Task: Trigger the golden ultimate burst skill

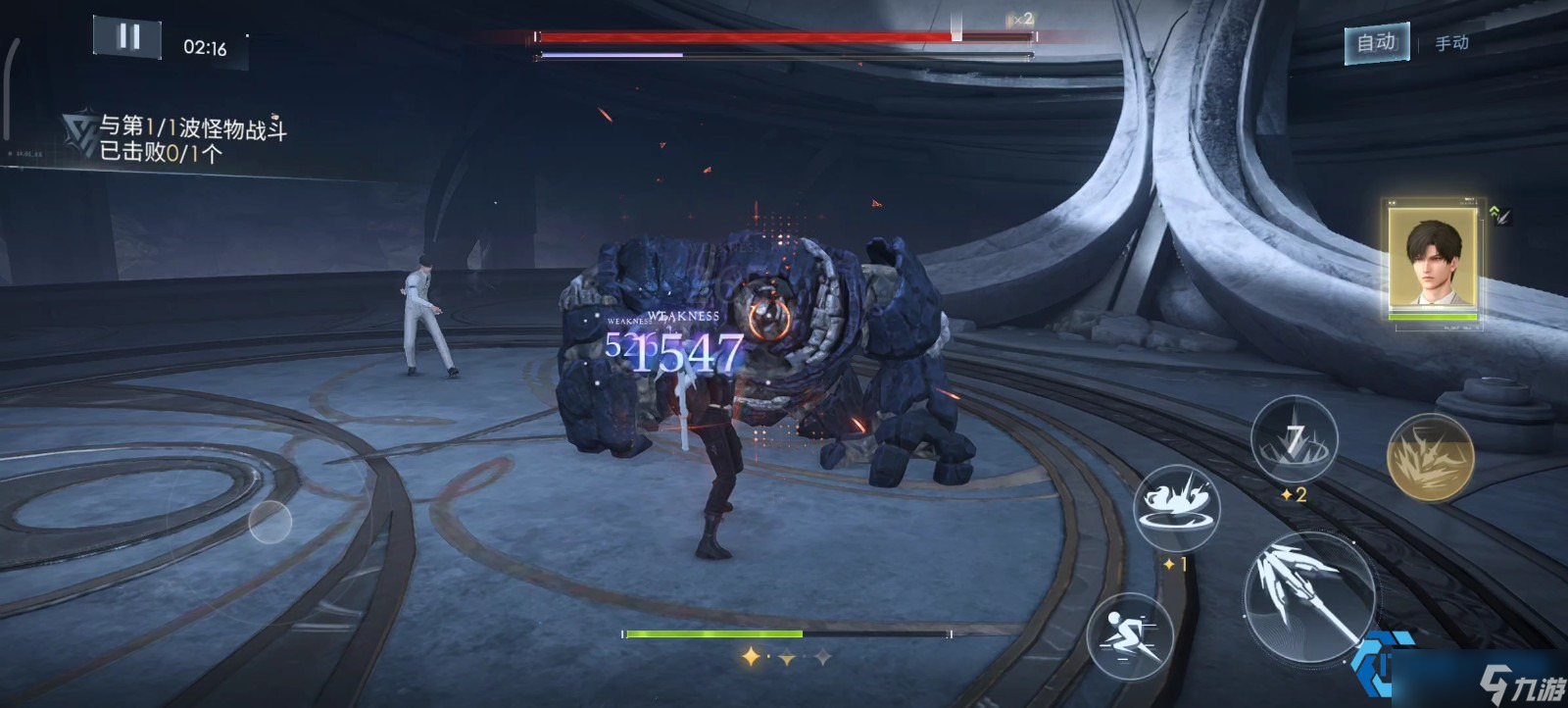Action: (x=1430, y=457)
